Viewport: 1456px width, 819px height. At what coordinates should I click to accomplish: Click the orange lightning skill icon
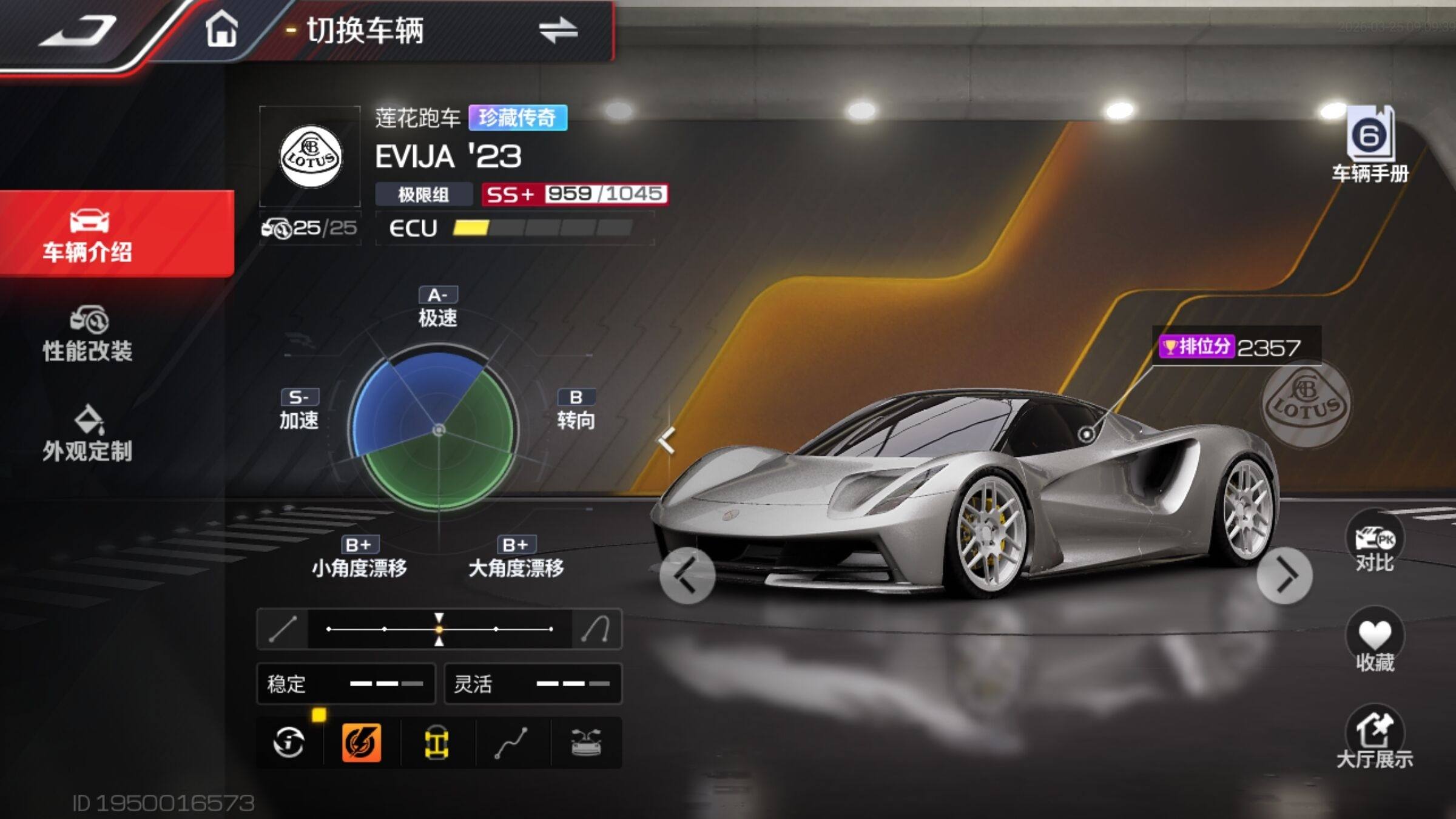(x=362, y=742)
